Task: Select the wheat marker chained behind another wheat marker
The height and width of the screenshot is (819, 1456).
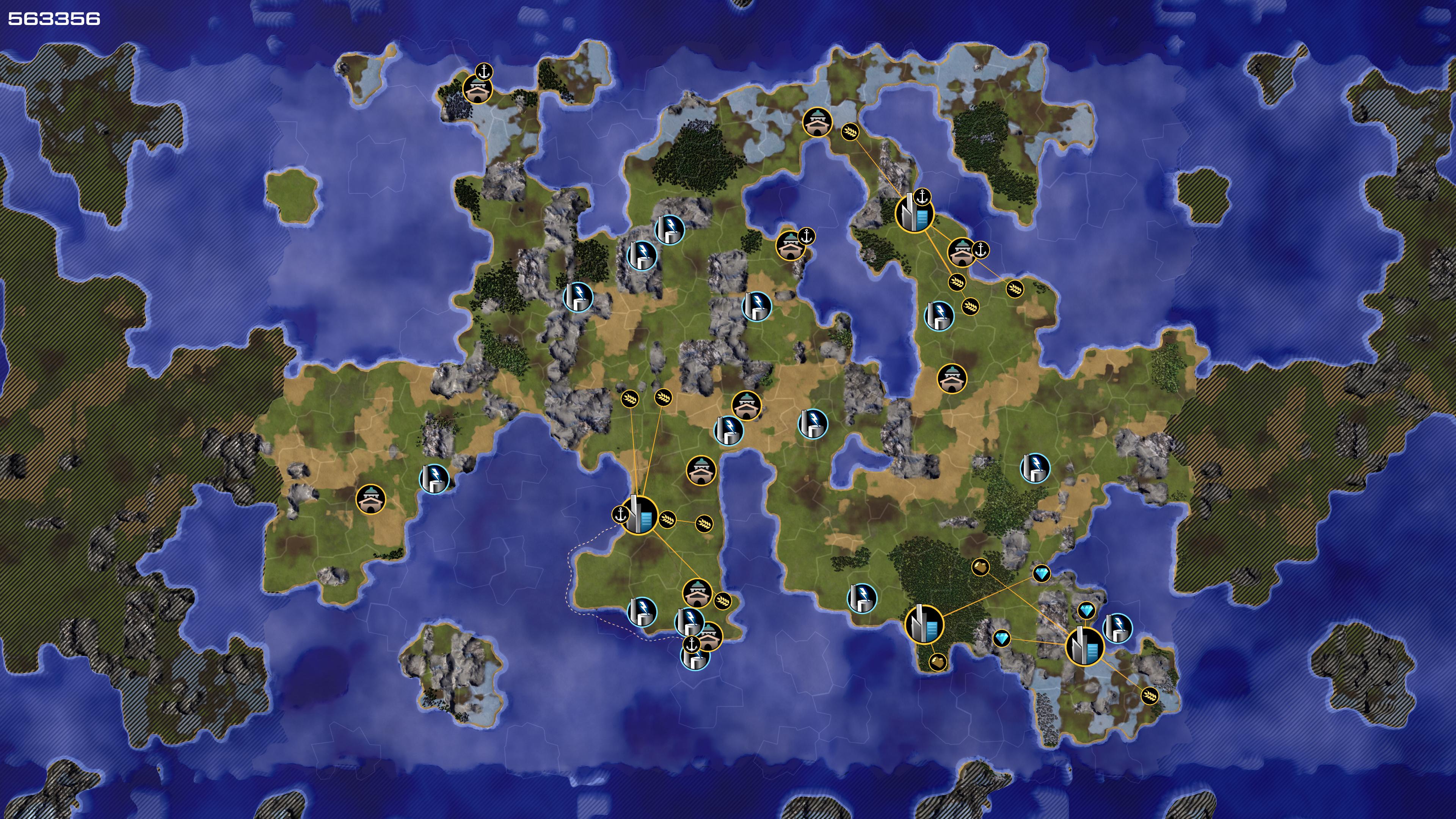Action: point(704,523)
